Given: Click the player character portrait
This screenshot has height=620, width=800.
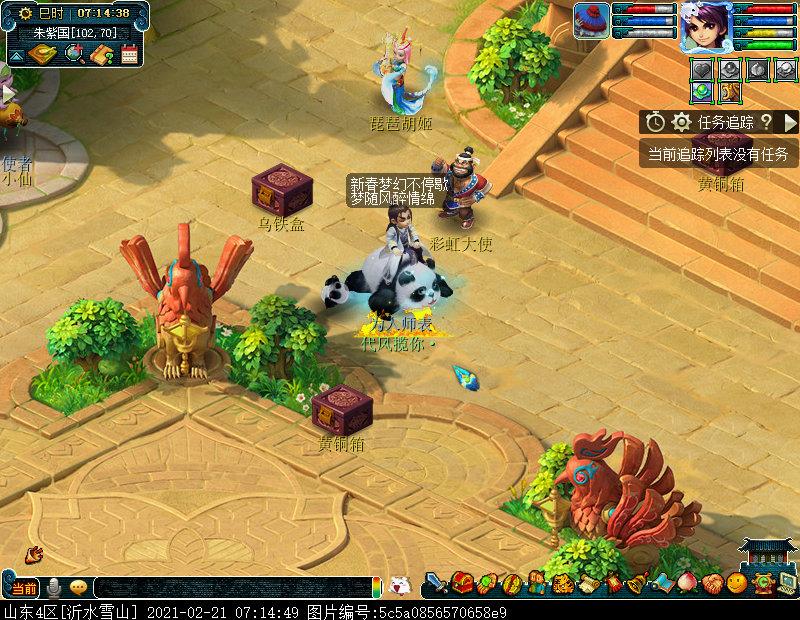Looking at the screenshot, I should pos(705,26).
